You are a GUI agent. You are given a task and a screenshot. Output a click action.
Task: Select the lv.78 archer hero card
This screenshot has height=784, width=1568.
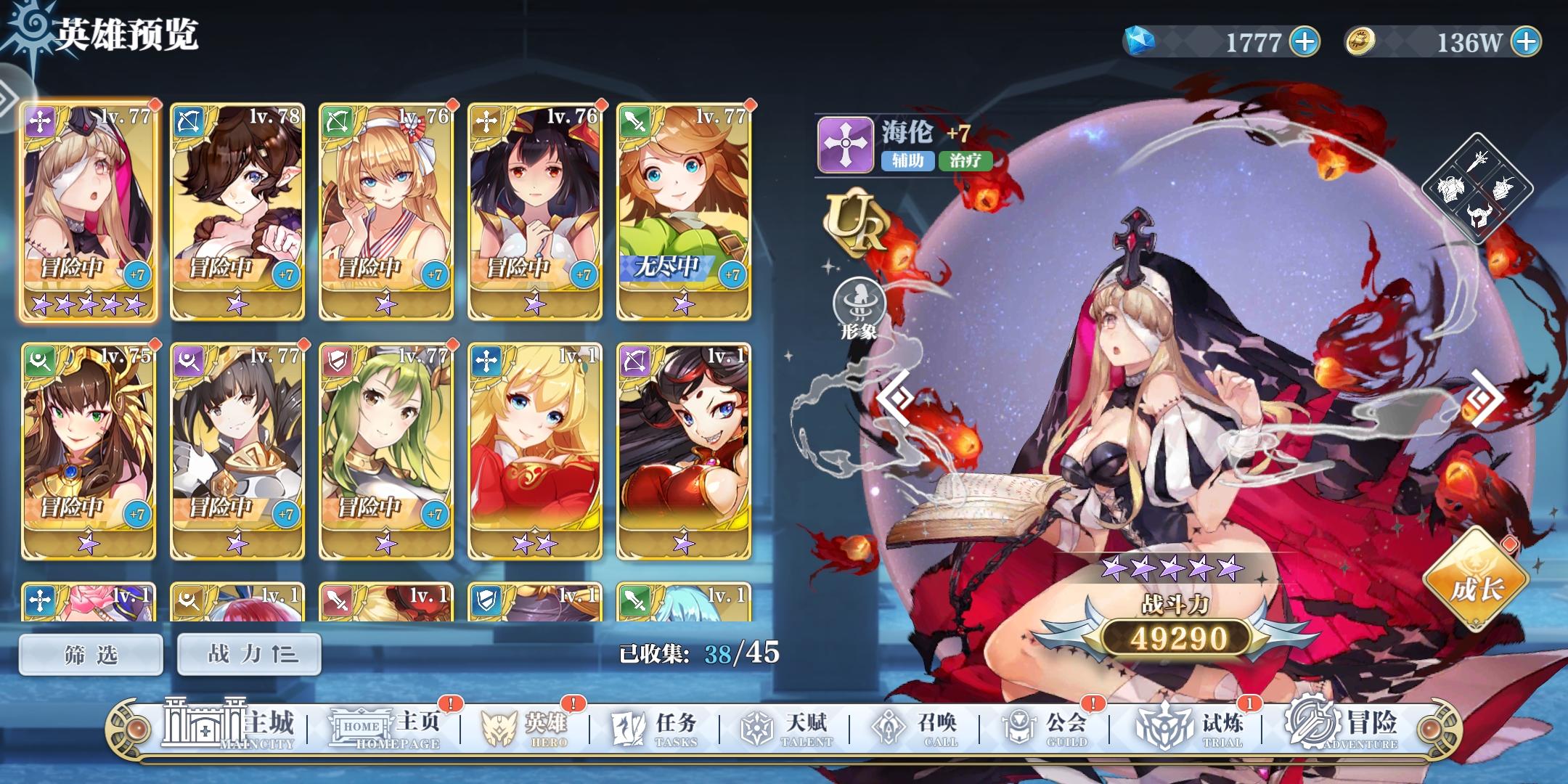click(x=237, y=211)
